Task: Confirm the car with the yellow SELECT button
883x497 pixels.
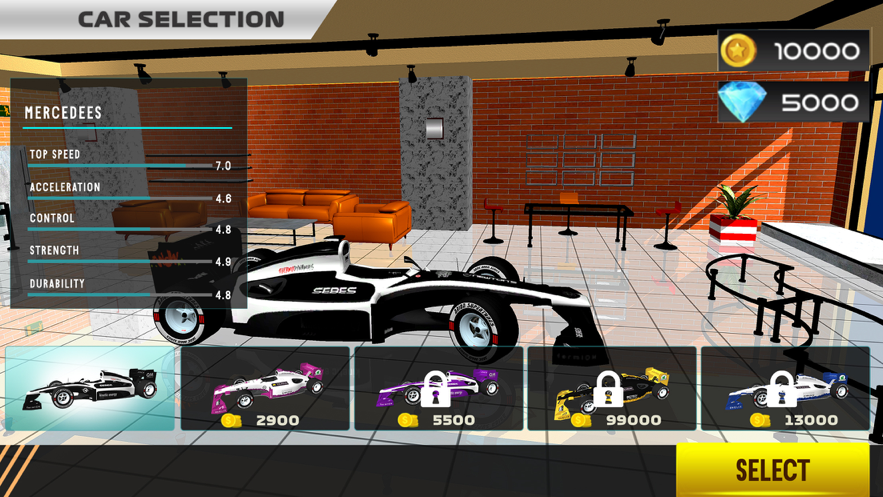Action: [772, 470]
